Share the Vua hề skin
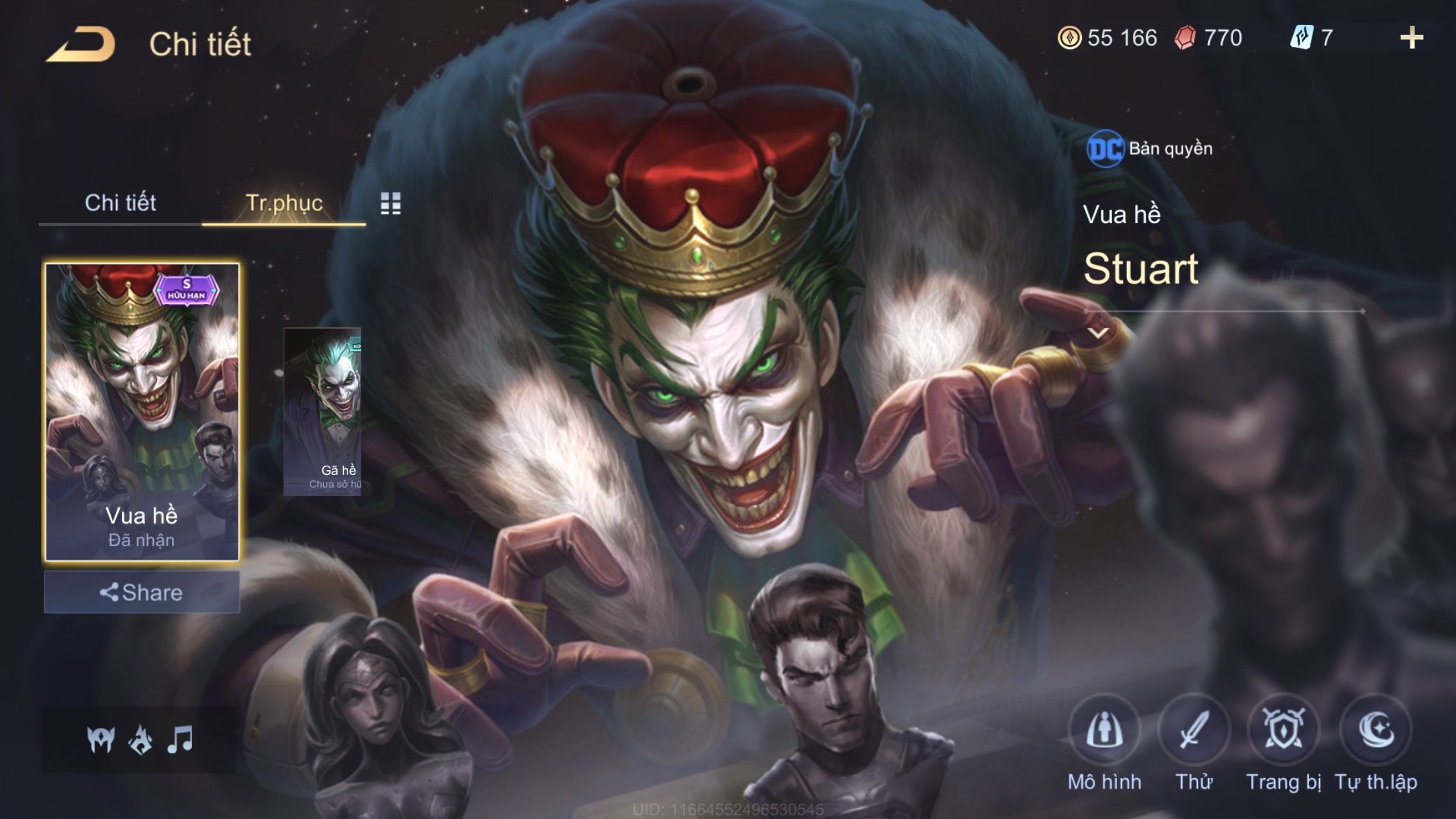This screenshot has width=1456, height=819. click(142, 592)
